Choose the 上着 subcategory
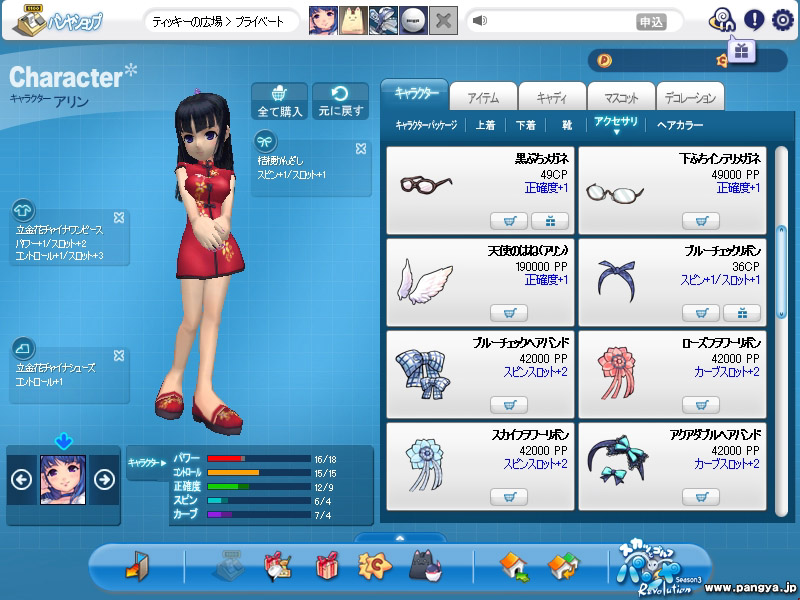Image resolution: width=800 pixels, height=600 pixels. point(485,126)
